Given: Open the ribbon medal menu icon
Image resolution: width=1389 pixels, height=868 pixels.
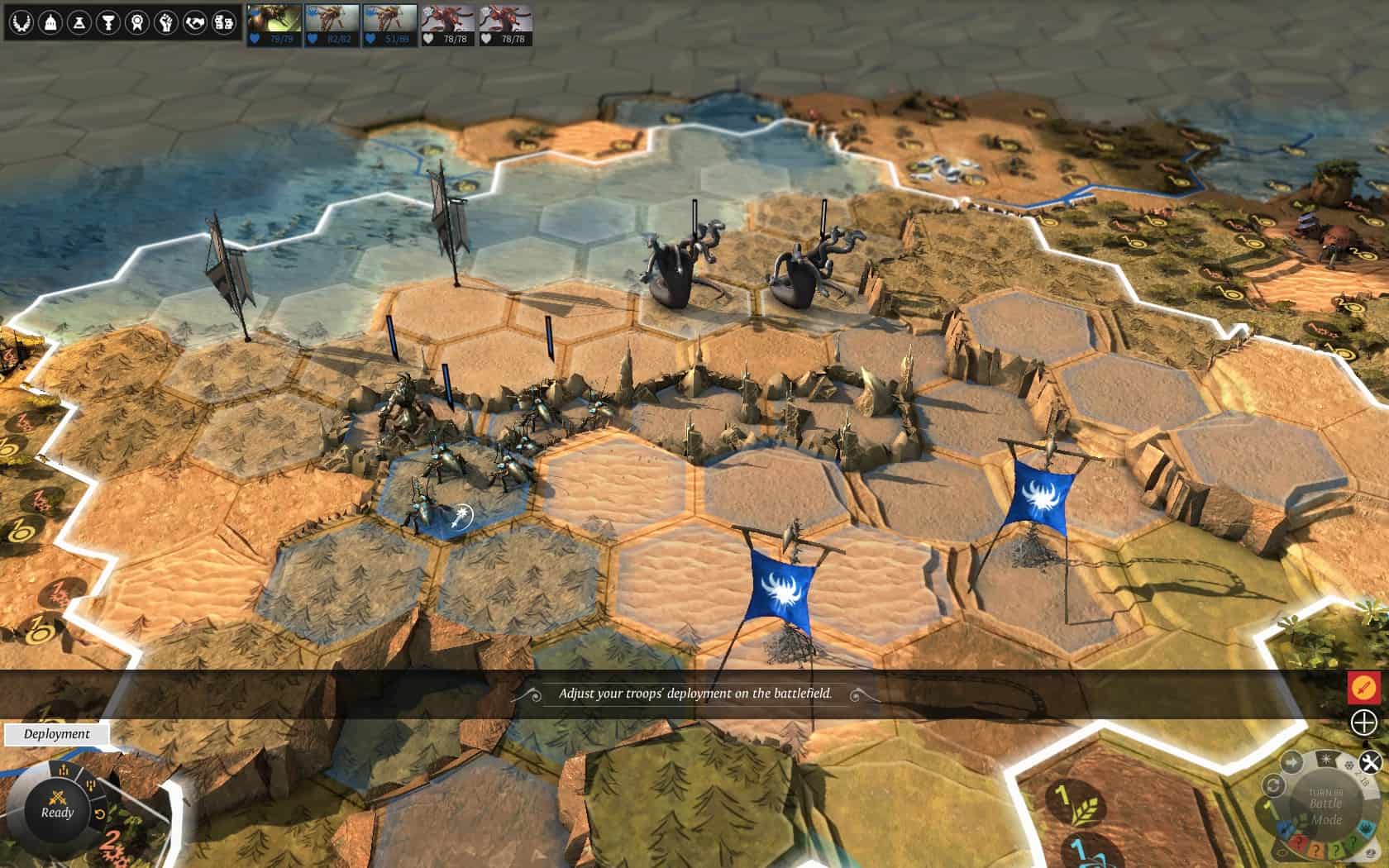Looking at the screenshot, I should 137,22.
